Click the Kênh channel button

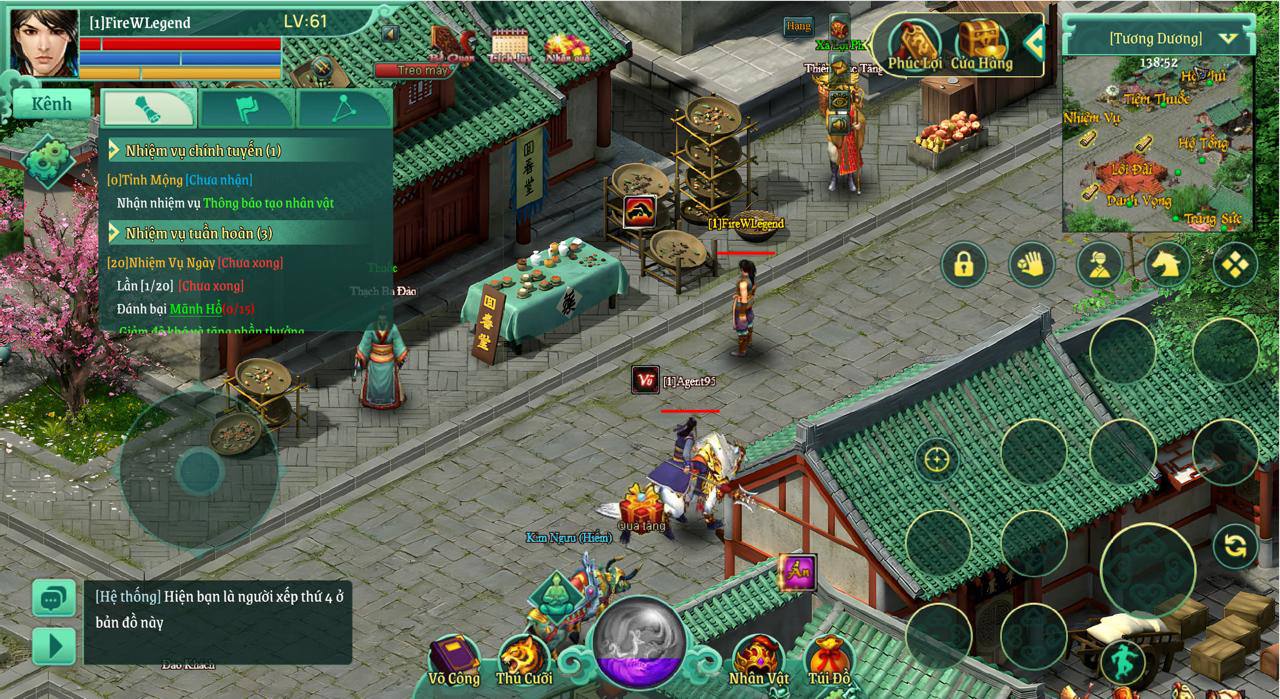click(52, 104)
